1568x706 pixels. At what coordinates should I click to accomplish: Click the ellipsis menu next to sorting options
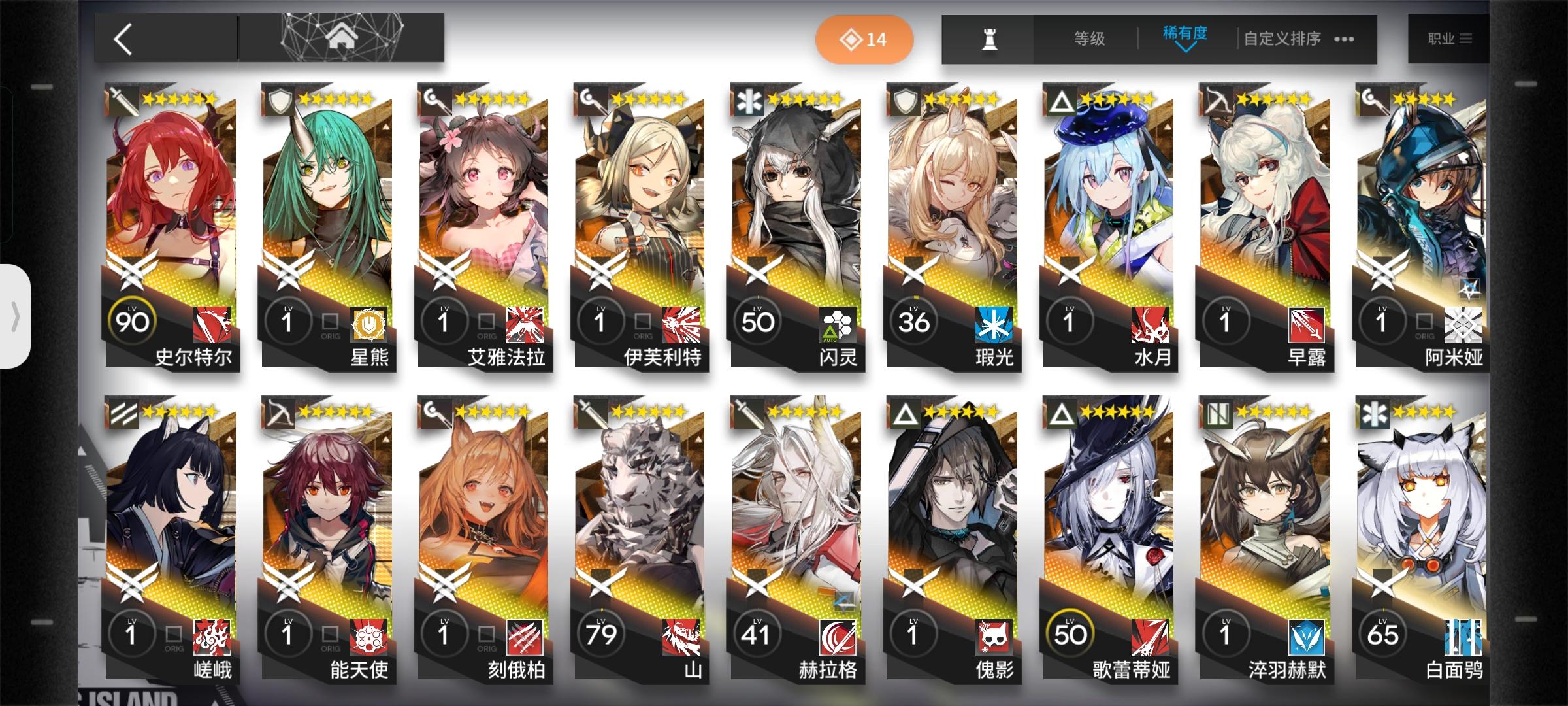[x=1343, y=39]
